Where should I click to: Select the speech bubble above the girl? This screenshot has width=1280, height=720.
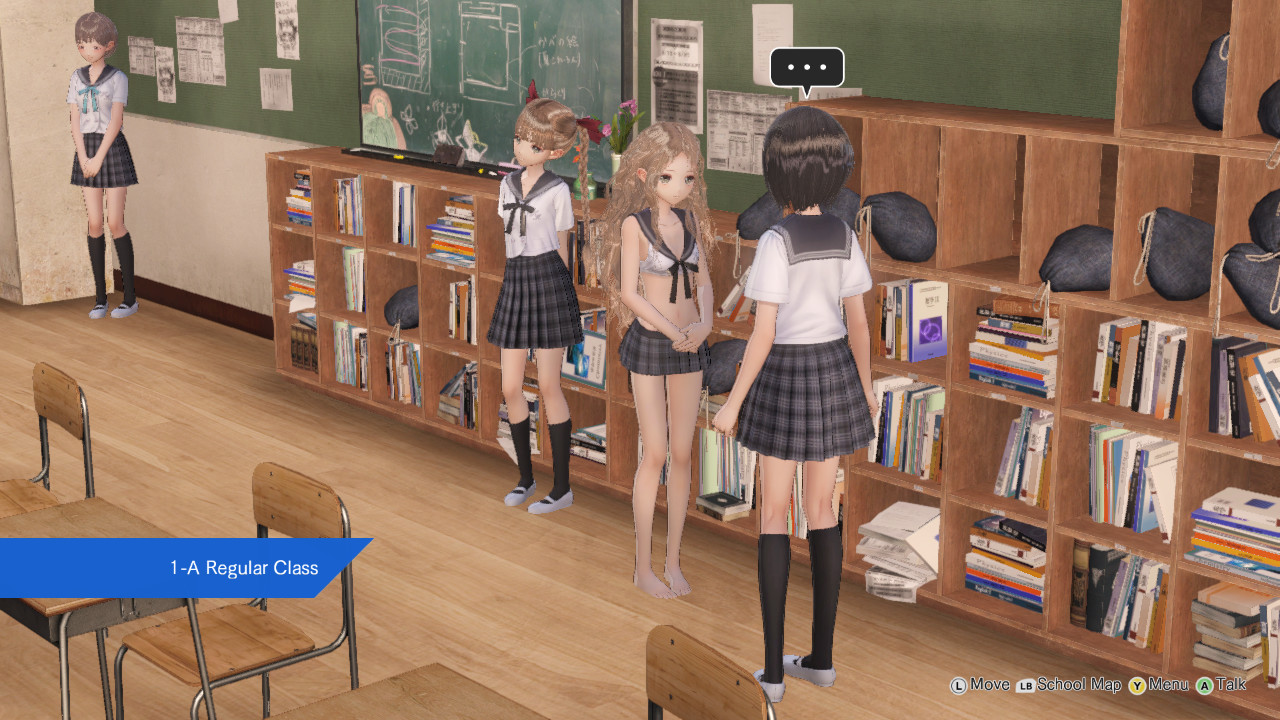tap(806, 68)
